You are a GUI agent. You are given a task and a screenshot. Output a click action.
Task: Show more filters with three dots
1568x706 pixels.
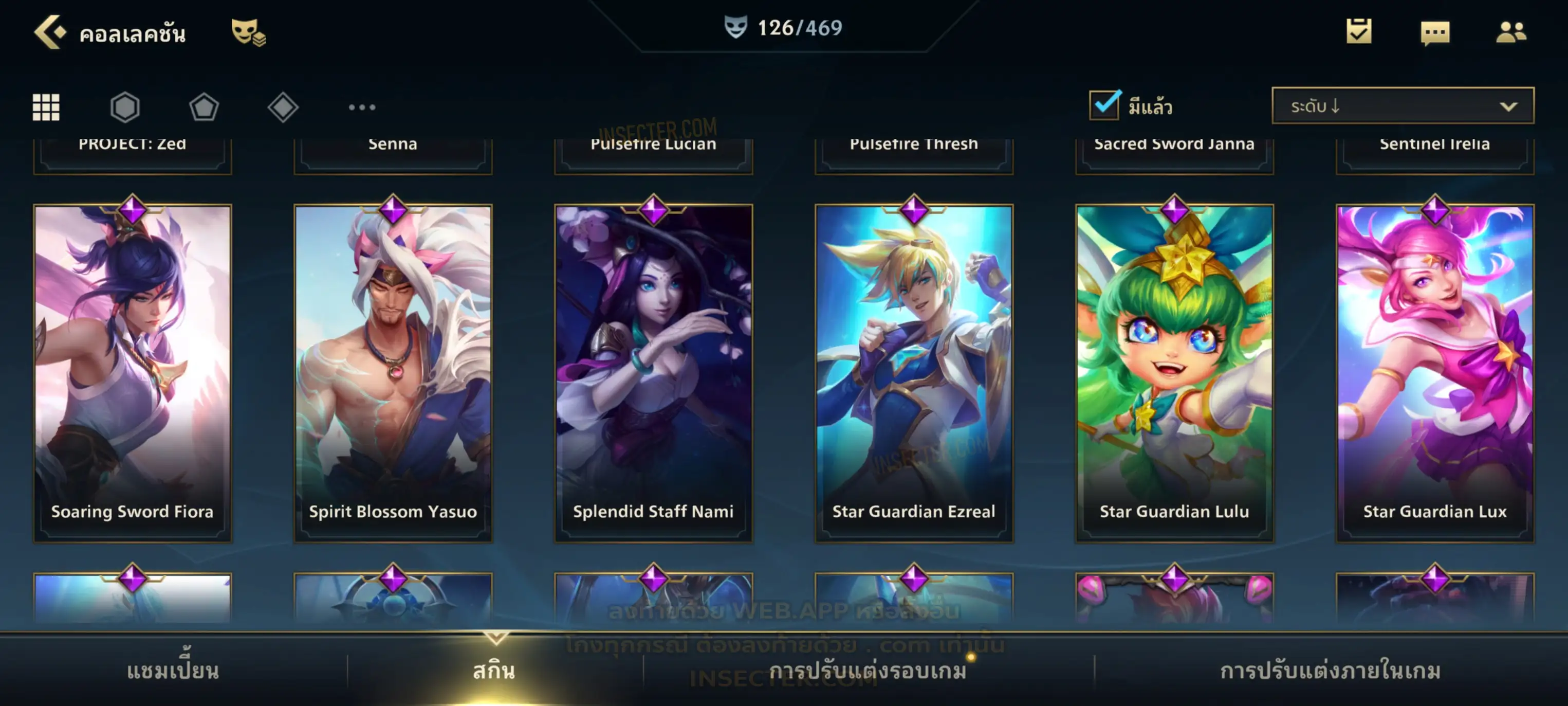point(362,107)
